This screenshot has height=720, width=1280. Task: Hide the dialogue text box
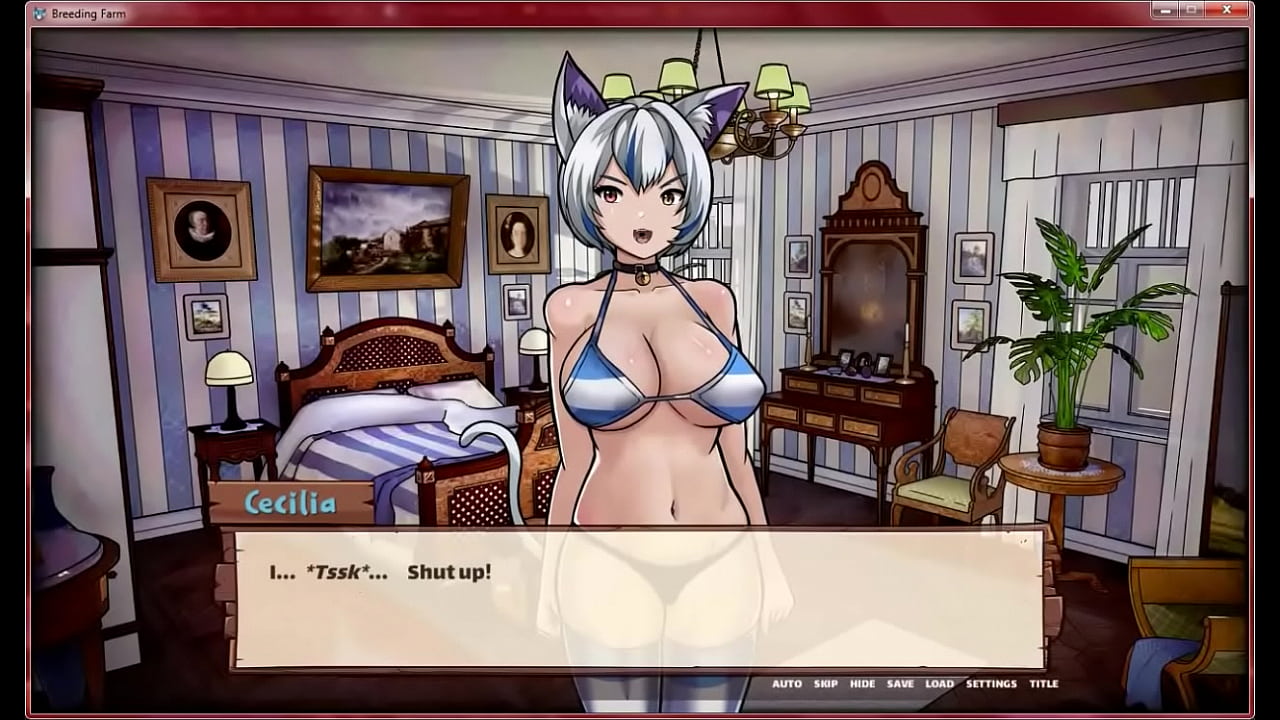click(862, 684)
